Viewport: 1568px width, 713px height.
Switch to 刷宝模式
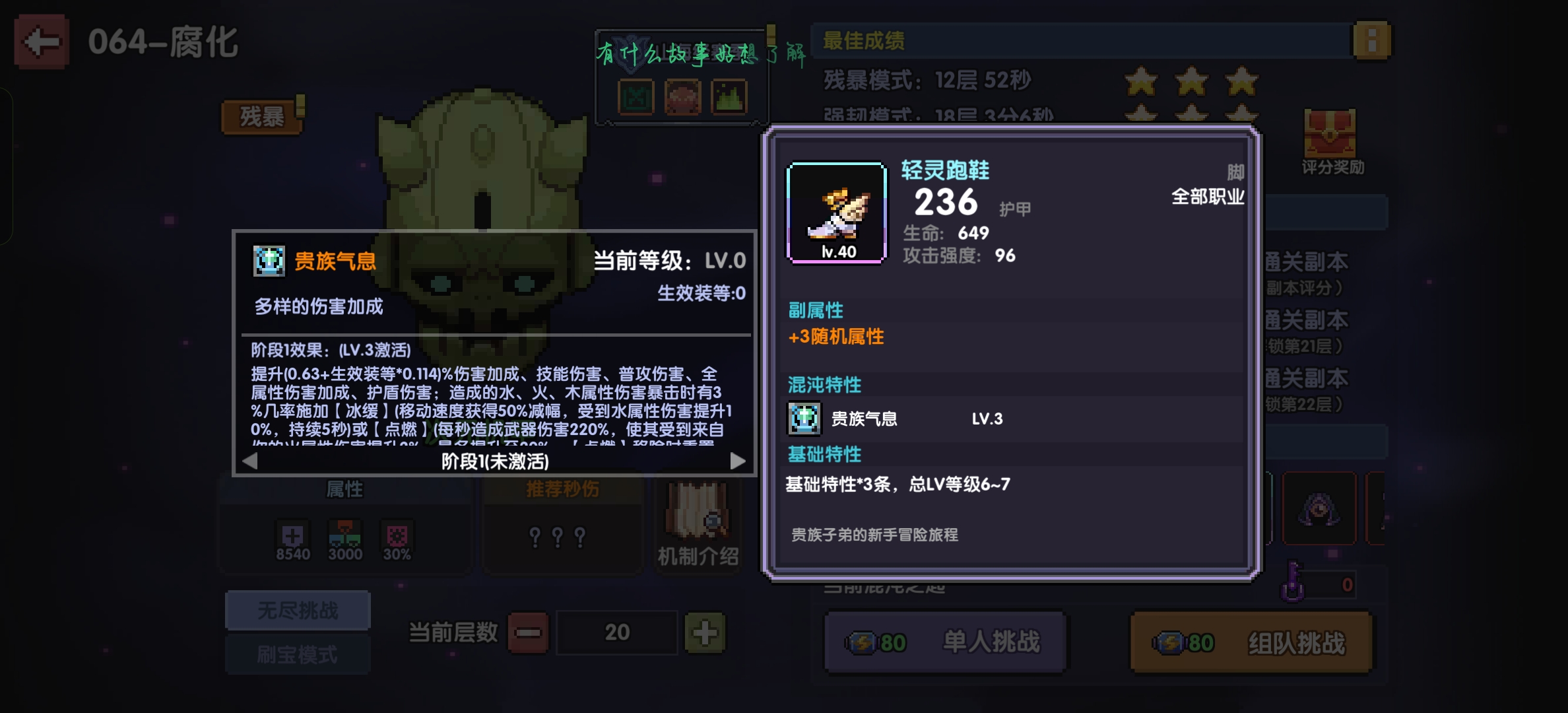tap(298, 654)
